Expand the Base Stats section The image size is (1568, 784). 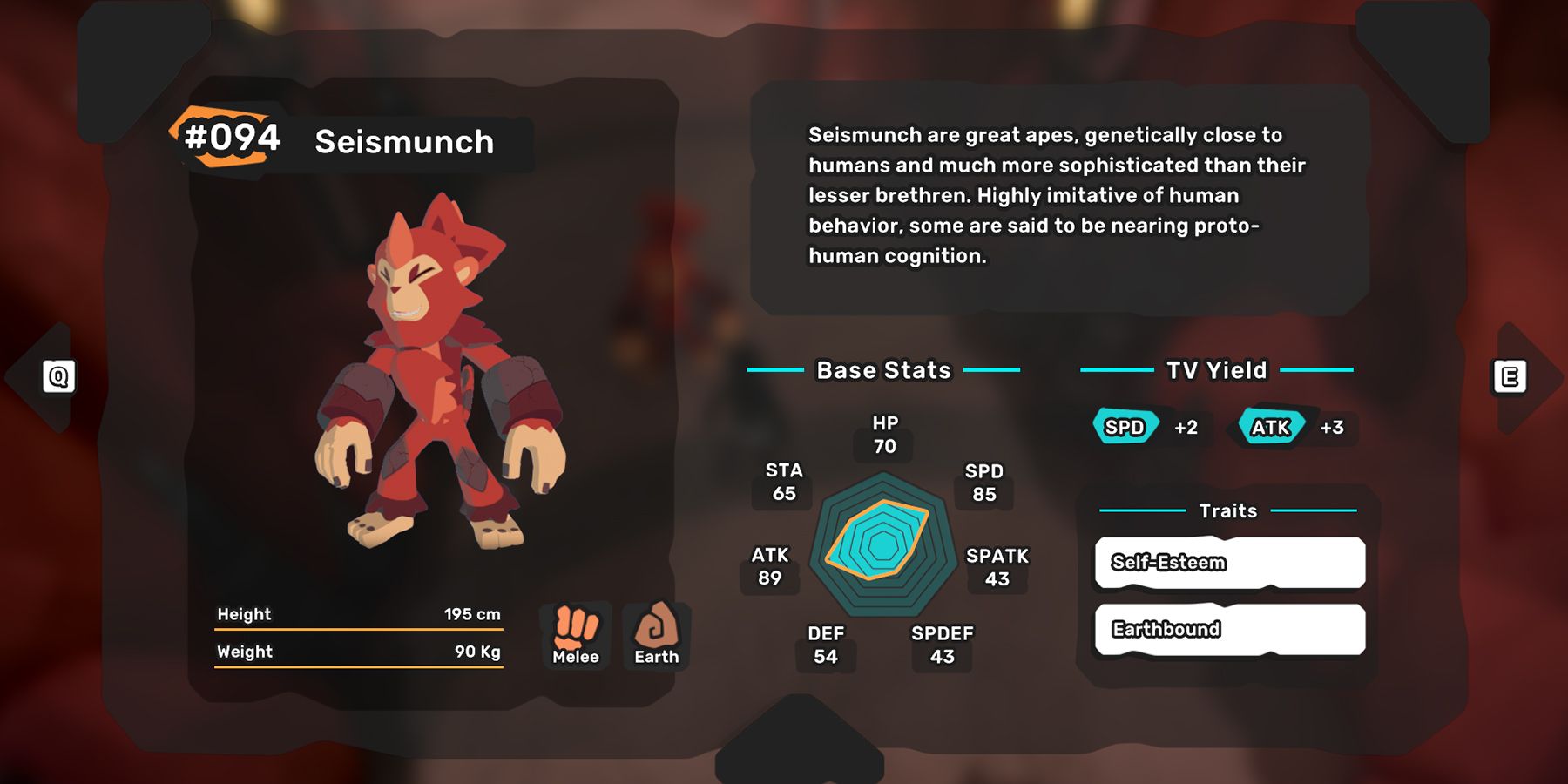[882, 370]
